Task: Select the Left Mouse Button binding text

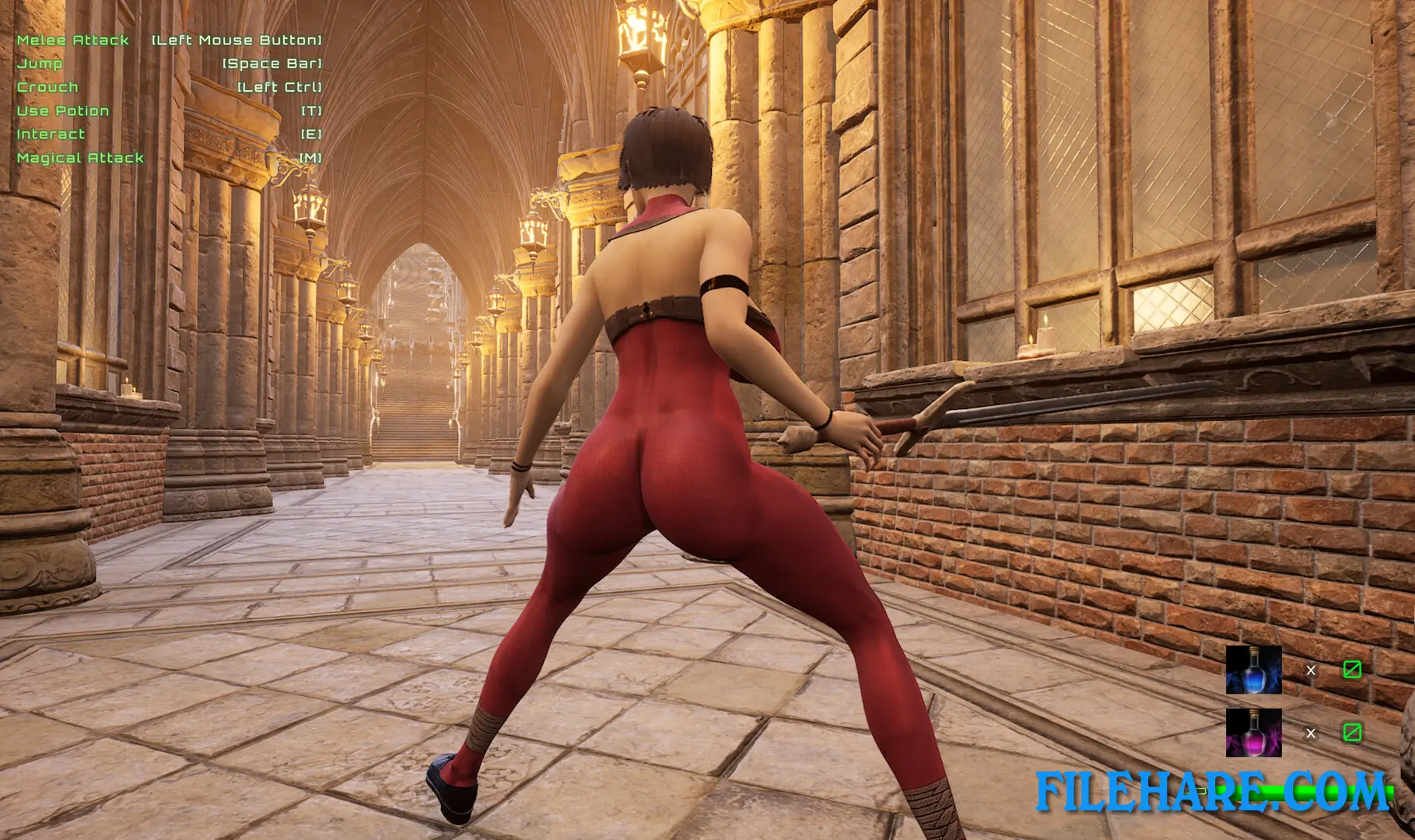Action: point(236,40)
